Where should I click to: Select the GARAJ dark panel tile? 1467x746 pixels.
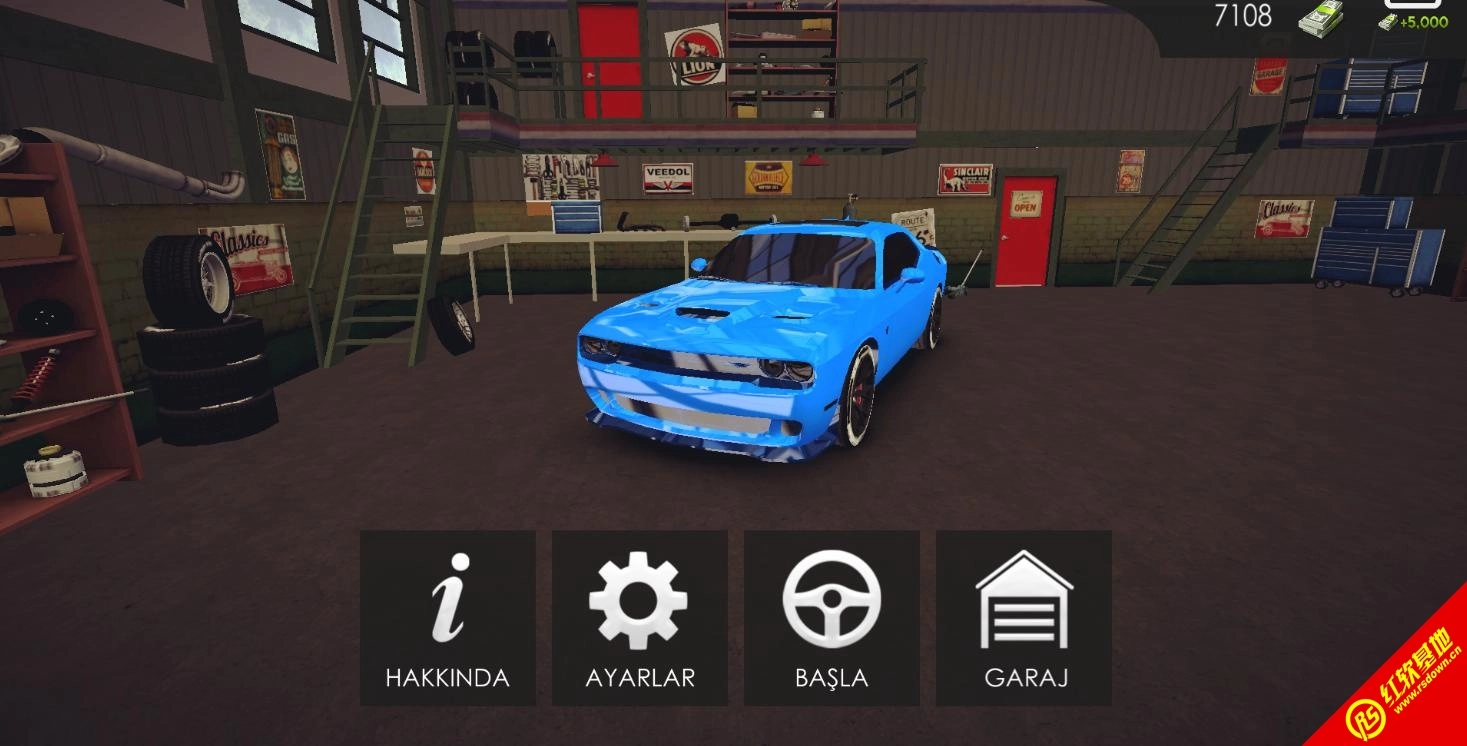[1025, 615]
